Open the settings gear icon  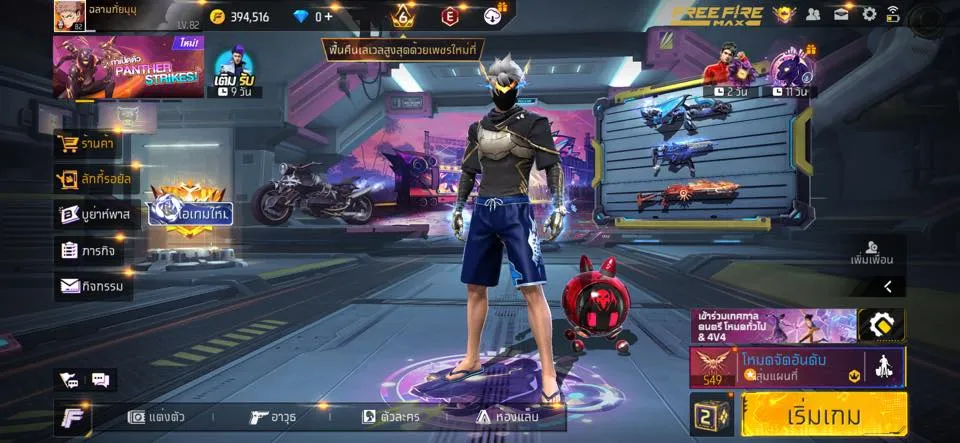(869, 14)
